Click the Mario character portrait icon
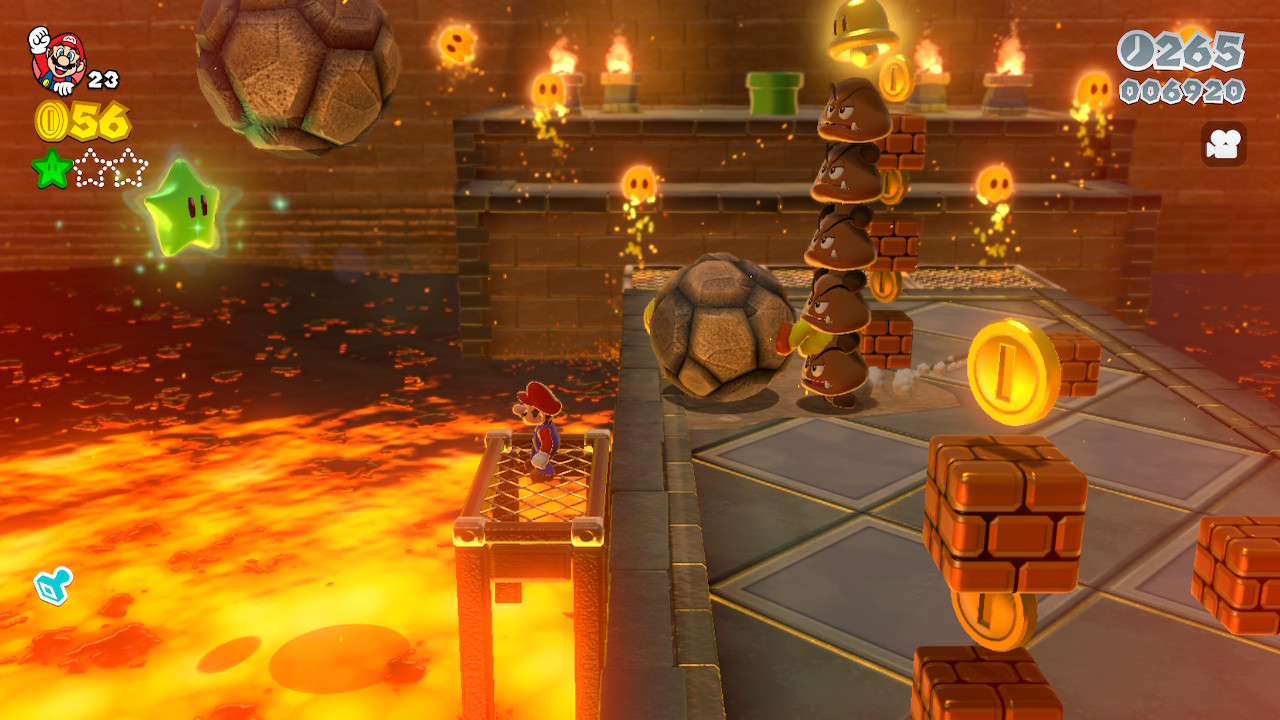1280x720 pixels. [x=57, y=58]
